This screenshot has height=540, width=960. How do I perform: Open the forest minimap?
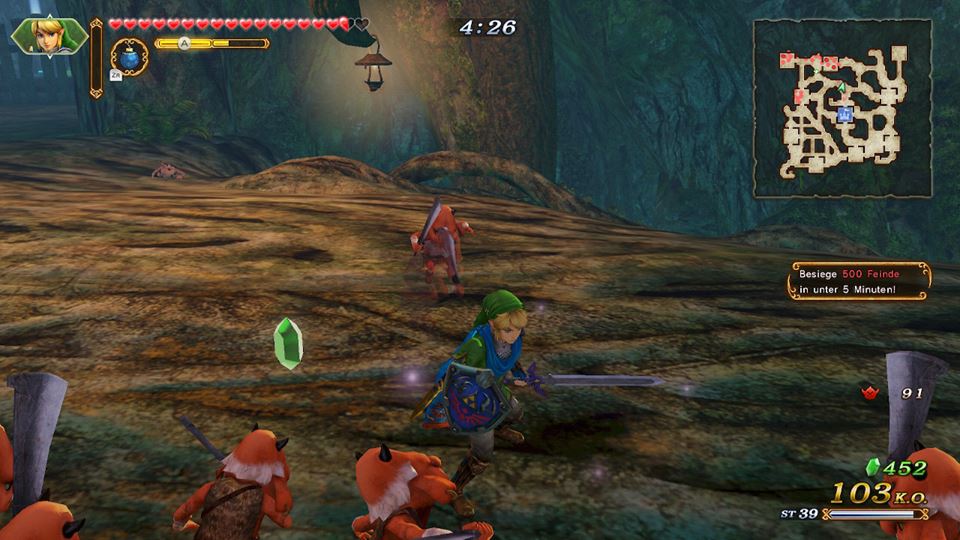click(x=842, y=108)
